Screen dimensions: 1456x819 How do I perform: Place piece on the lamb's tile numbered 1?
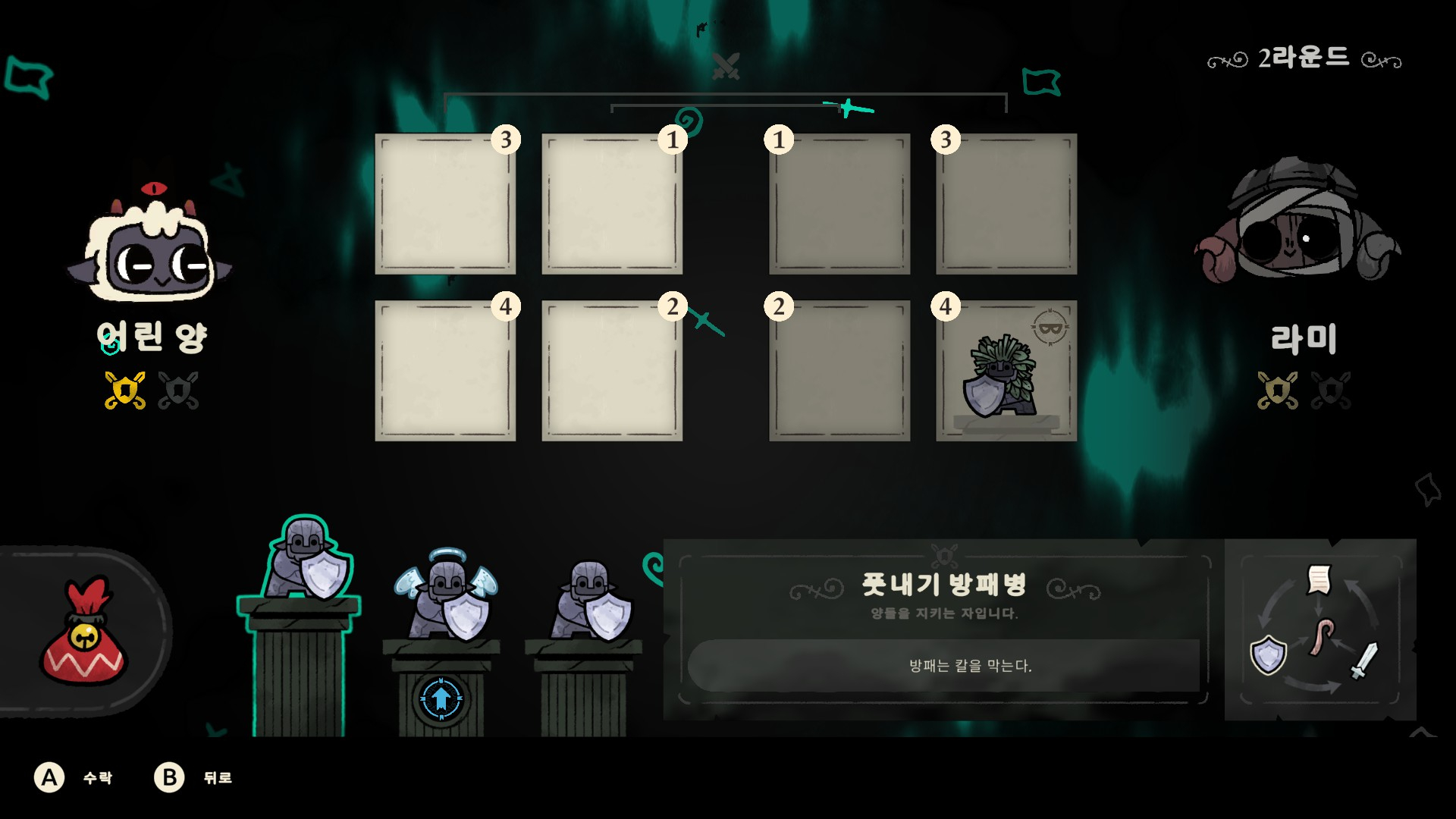click(611, 205)
